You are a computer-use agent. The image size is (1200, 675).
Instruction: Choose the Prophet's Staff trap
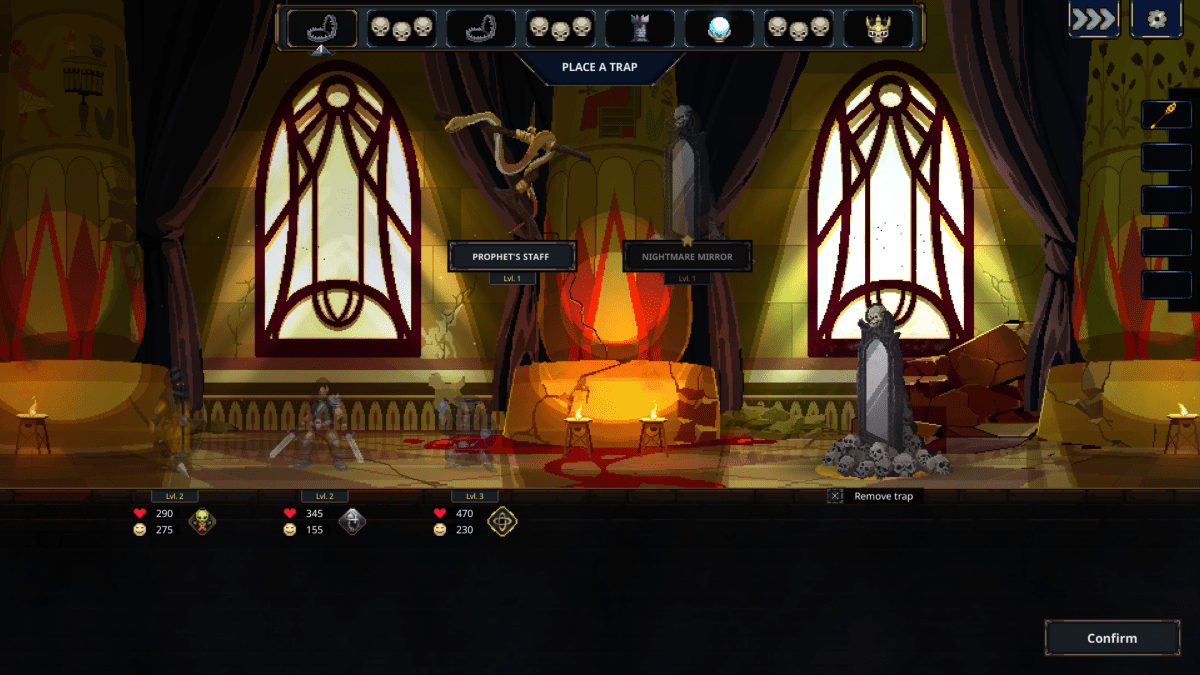pyautogui.click(x=512, y=256)
